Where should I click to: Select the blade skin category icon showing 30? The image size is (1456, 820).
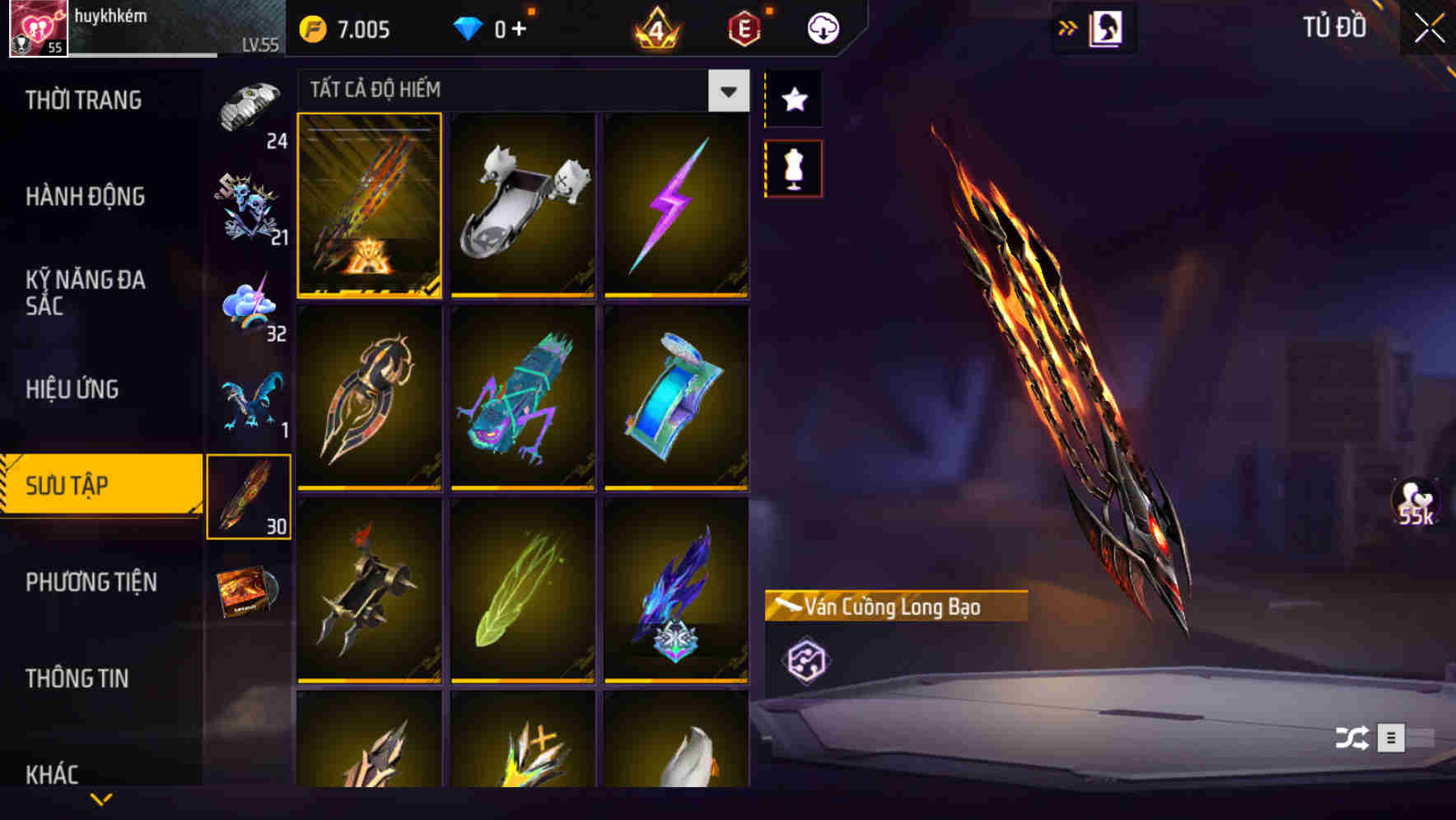pos(249,494)
